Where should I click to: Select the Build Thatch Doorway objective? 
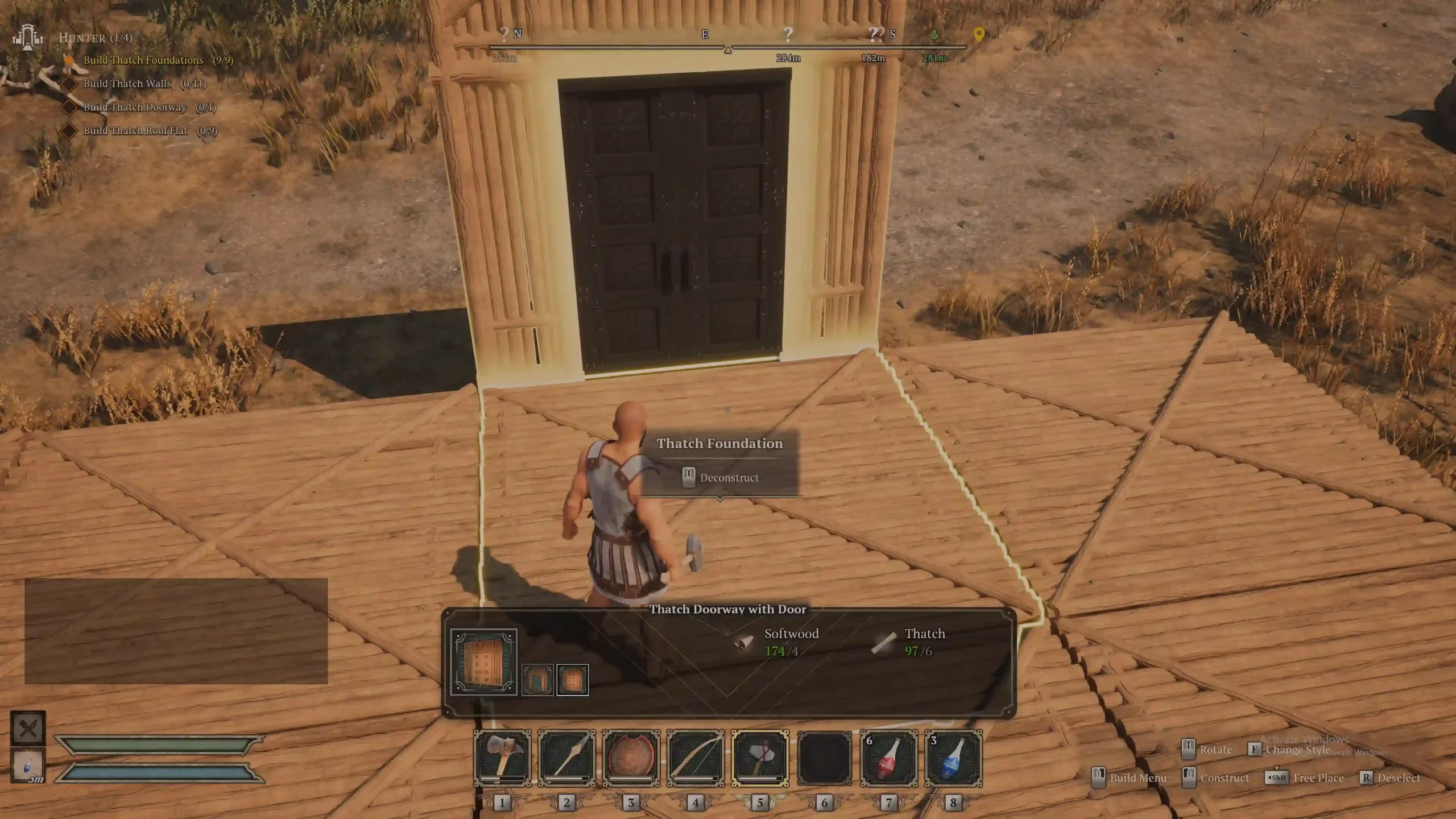[x=135, y=107]
